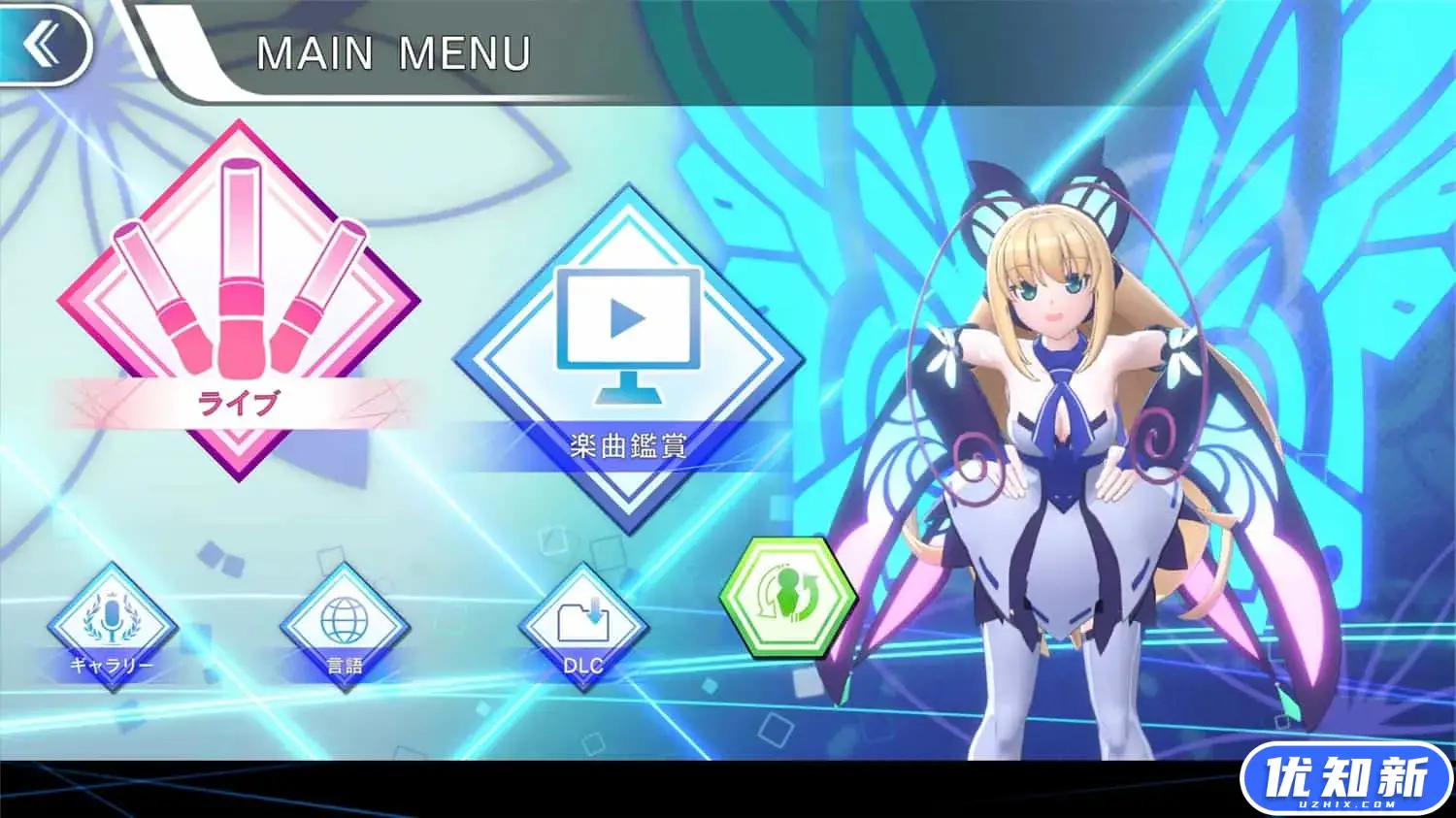This screenshot has height=818, width=1456.
Task: Click the MAIN MENU title banner
Action: tap(396, 53)
